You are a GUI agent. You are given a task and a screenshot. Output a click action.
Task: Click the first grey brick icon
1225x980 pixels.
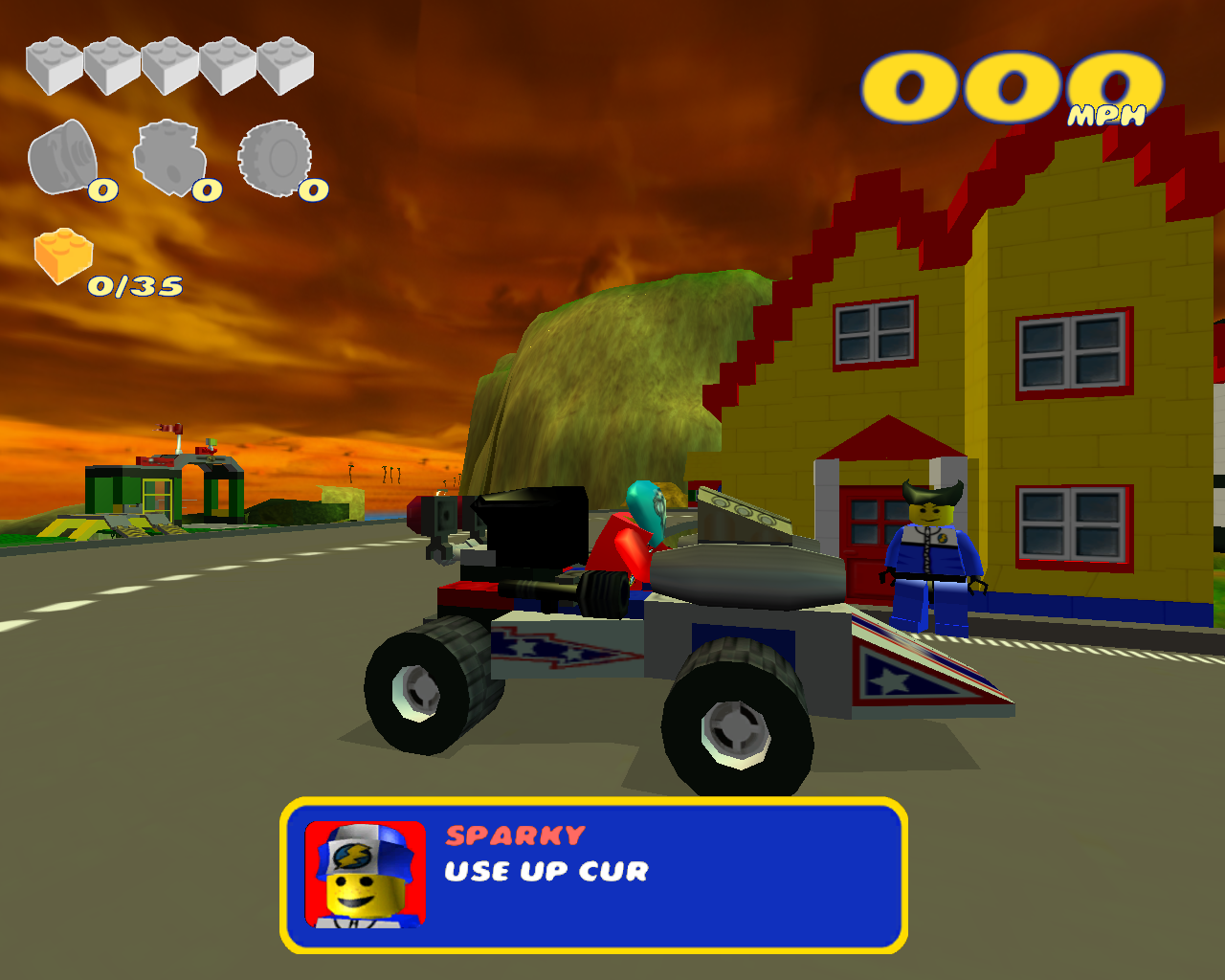point(53,67)
